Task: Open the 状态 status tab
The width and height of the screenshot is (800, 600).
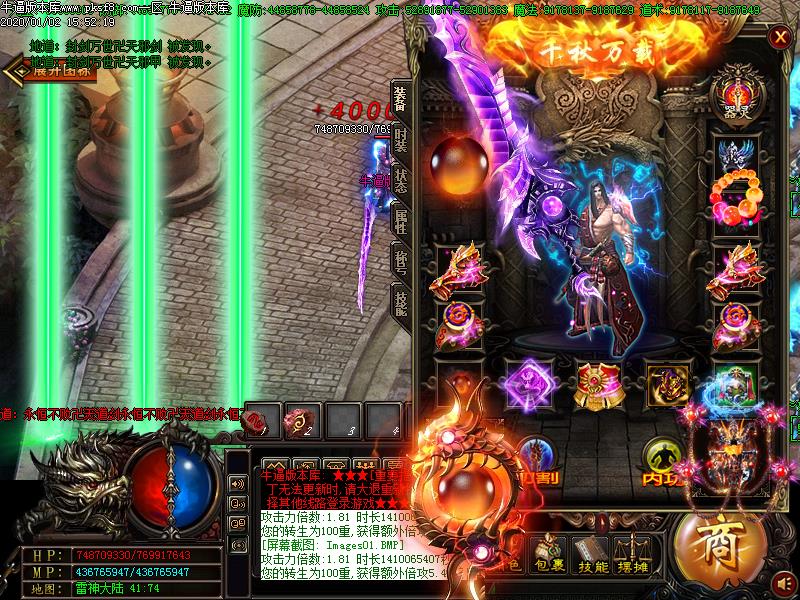Action: click(x=400, y=181)
